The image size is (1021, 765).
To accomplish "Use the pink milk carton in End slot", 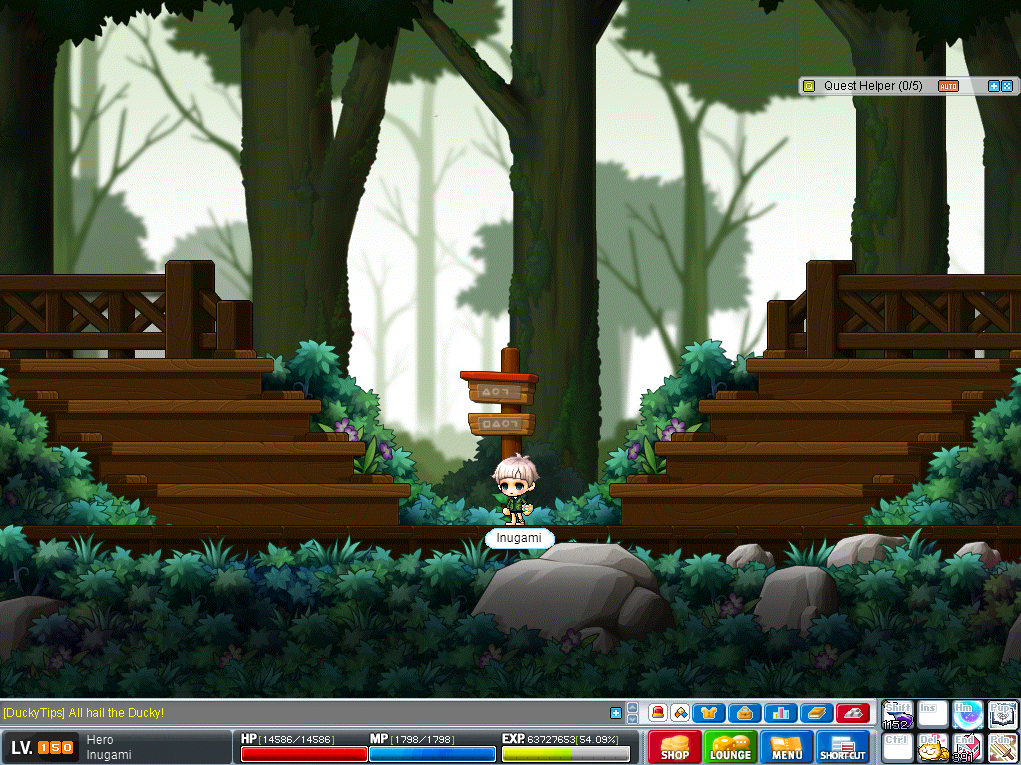I will 966,748.
